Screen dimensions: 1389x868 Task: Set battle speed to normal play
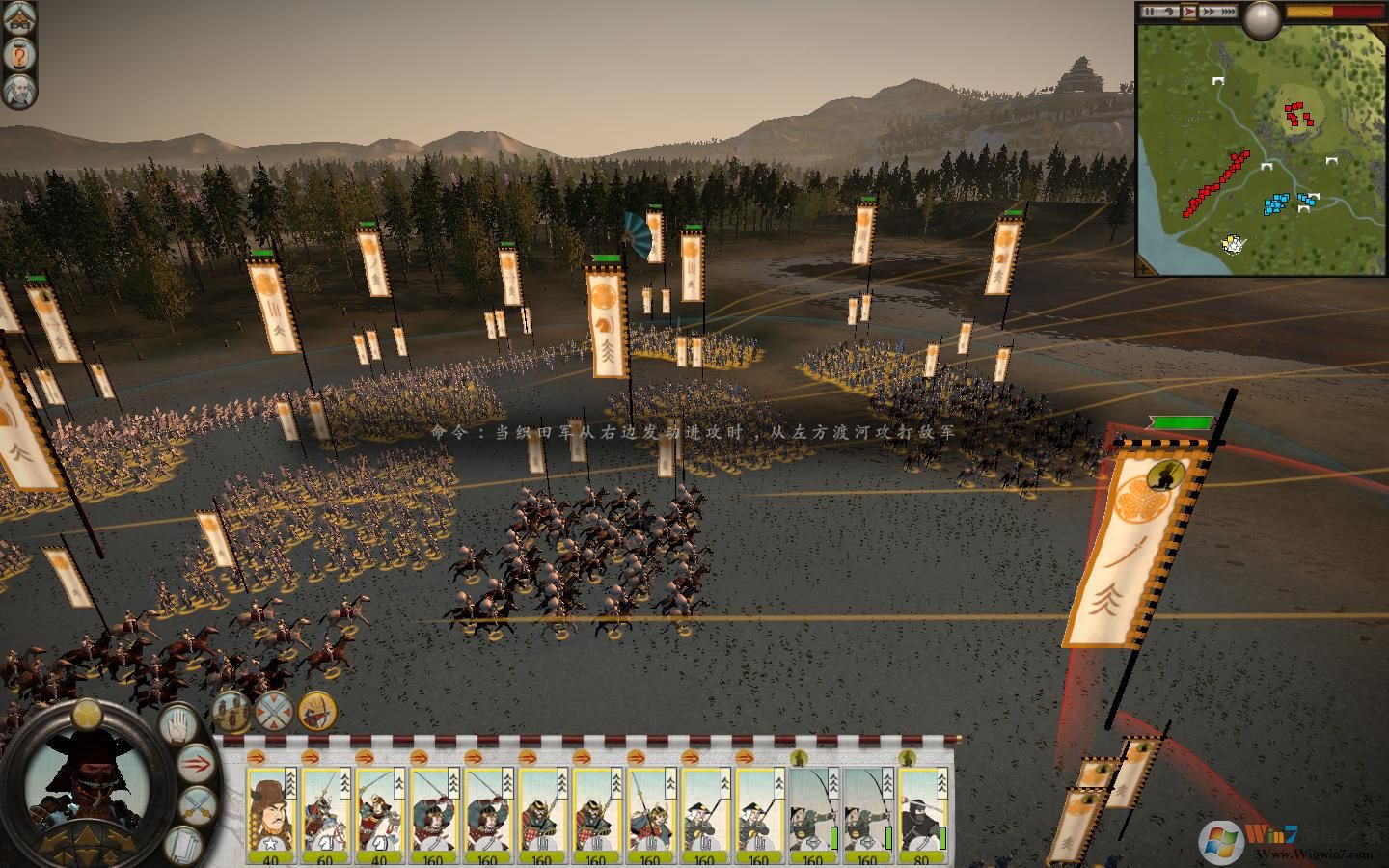(x=1190, y=12)
